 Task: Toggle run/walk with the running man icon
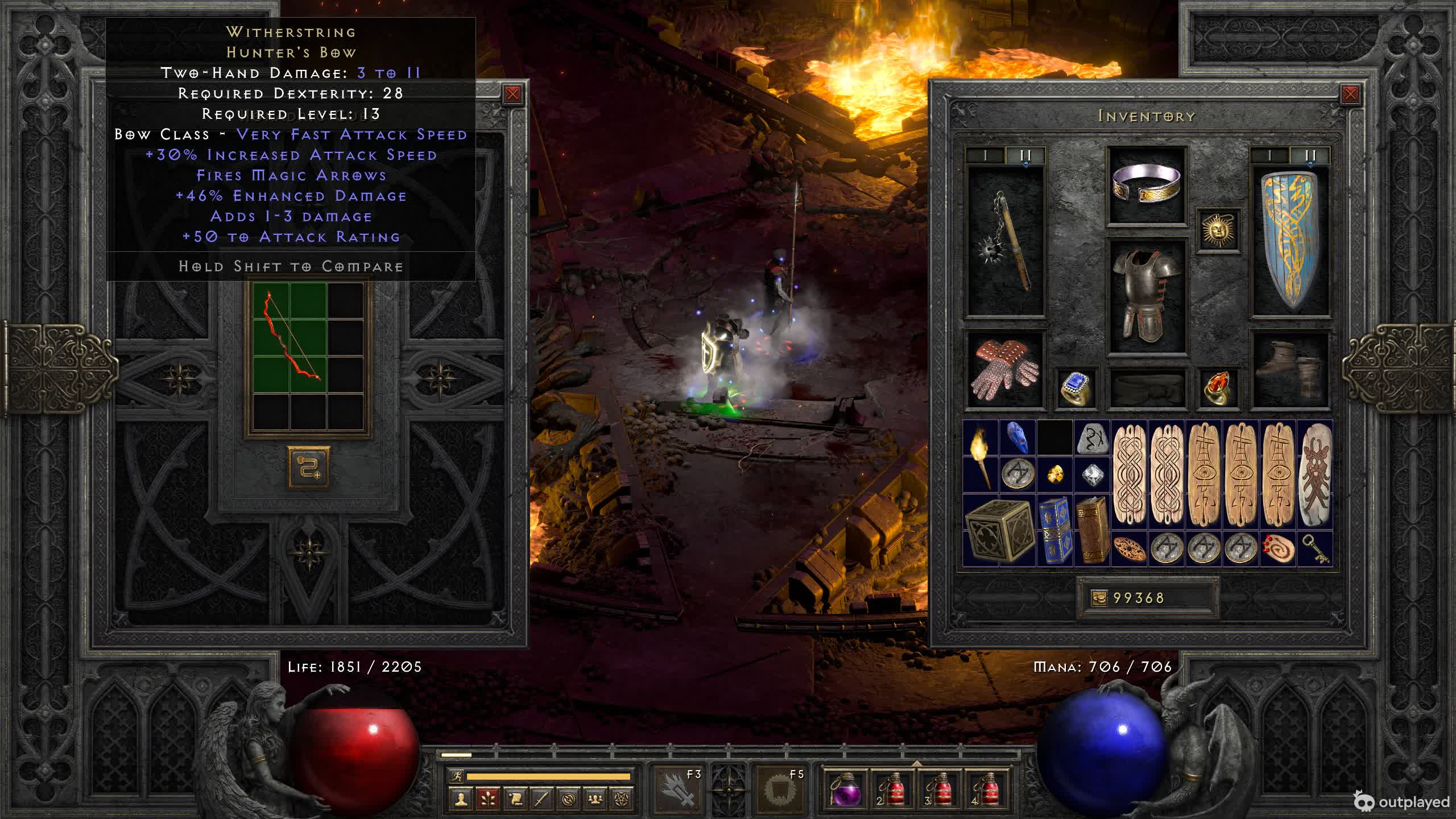[x=457, y=776]
